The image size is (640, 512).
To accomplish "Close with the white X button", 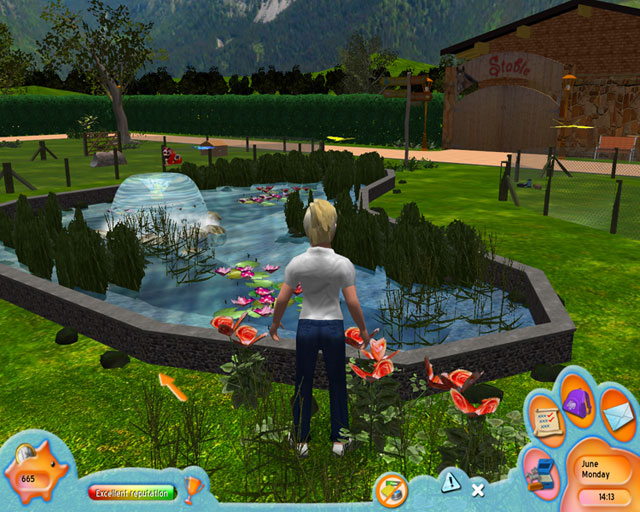I will click(x=478, y=490).
